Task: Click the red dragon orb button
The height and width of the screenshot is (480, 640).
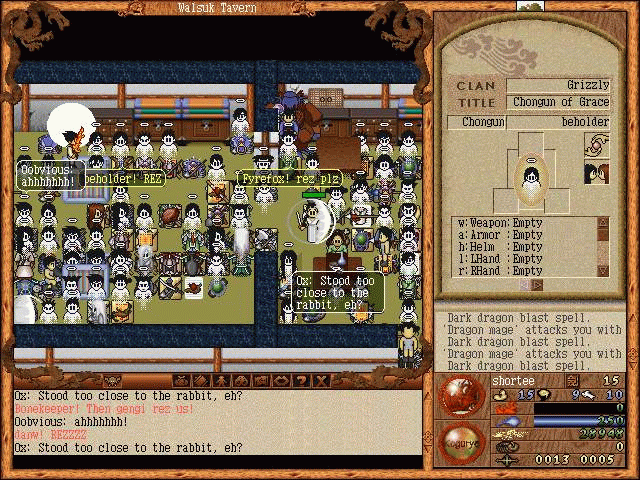Action: (x=463, y=394)
